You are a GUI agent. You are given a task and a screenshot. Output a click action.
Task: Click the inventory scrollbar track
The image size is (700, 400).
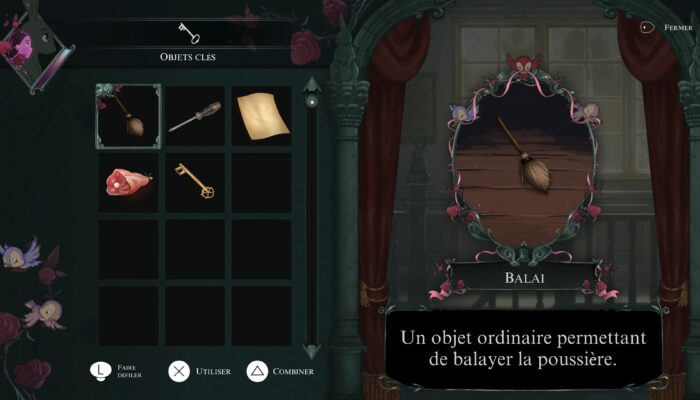pos(311,220)
